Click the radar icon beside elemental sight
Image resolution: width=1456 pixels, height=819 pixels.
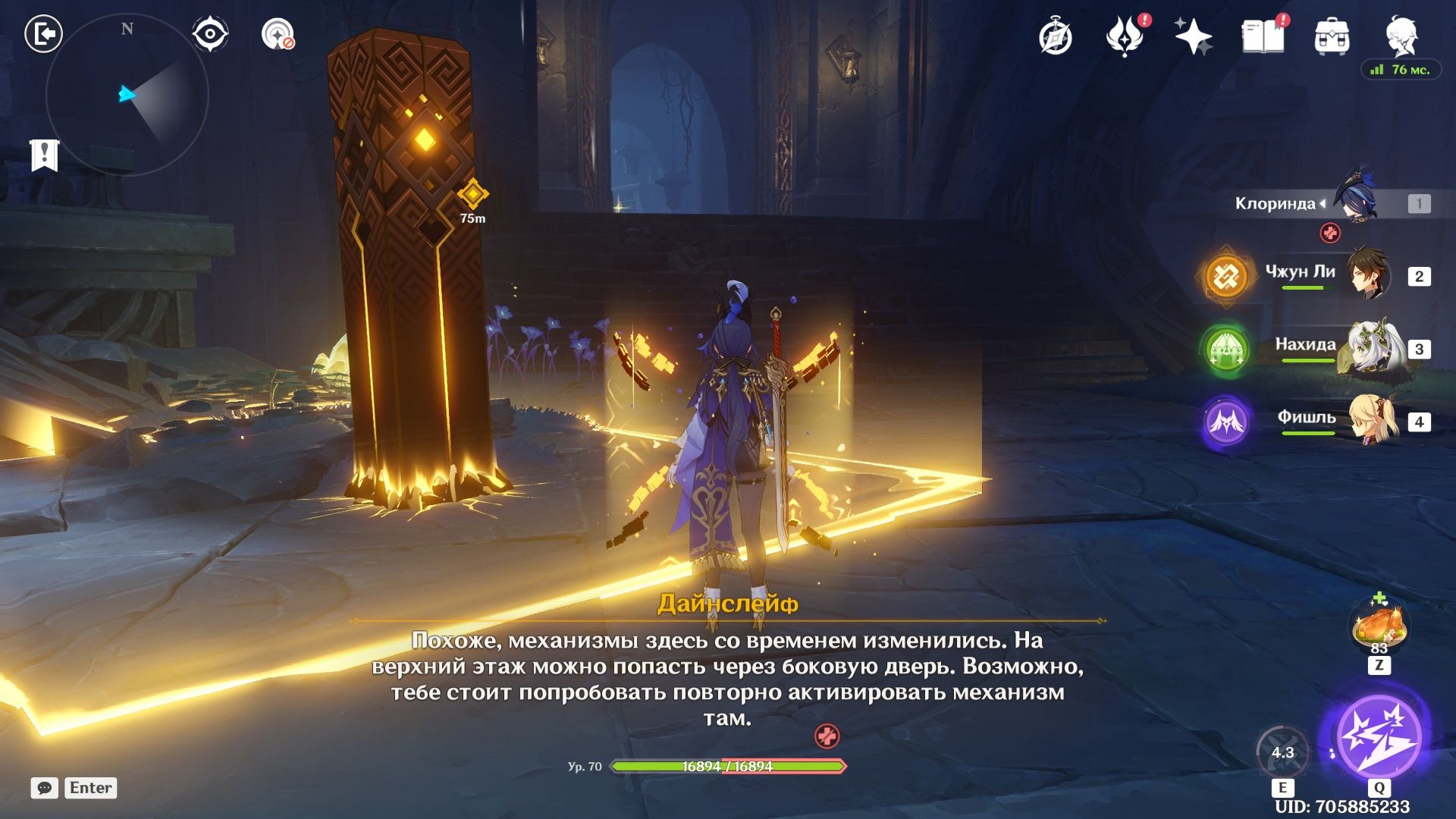pyautogui.click(x=278, y=34)
